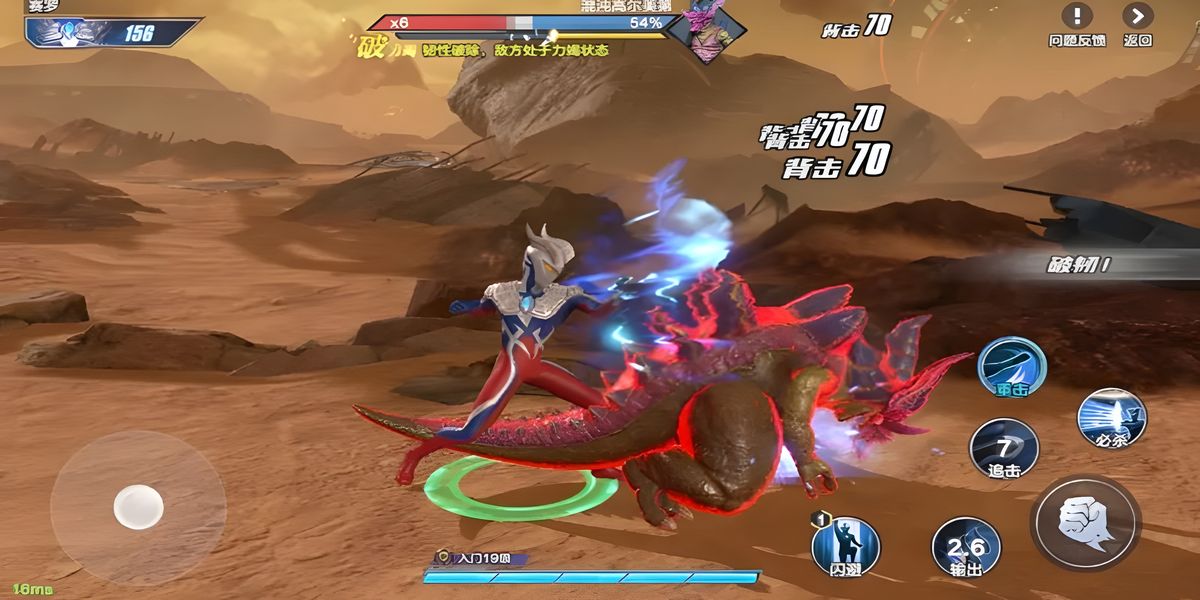Screen dimensions: 1200x600
Task: Use the 闪避 dodge skill
Action: (x=845, y=545)
